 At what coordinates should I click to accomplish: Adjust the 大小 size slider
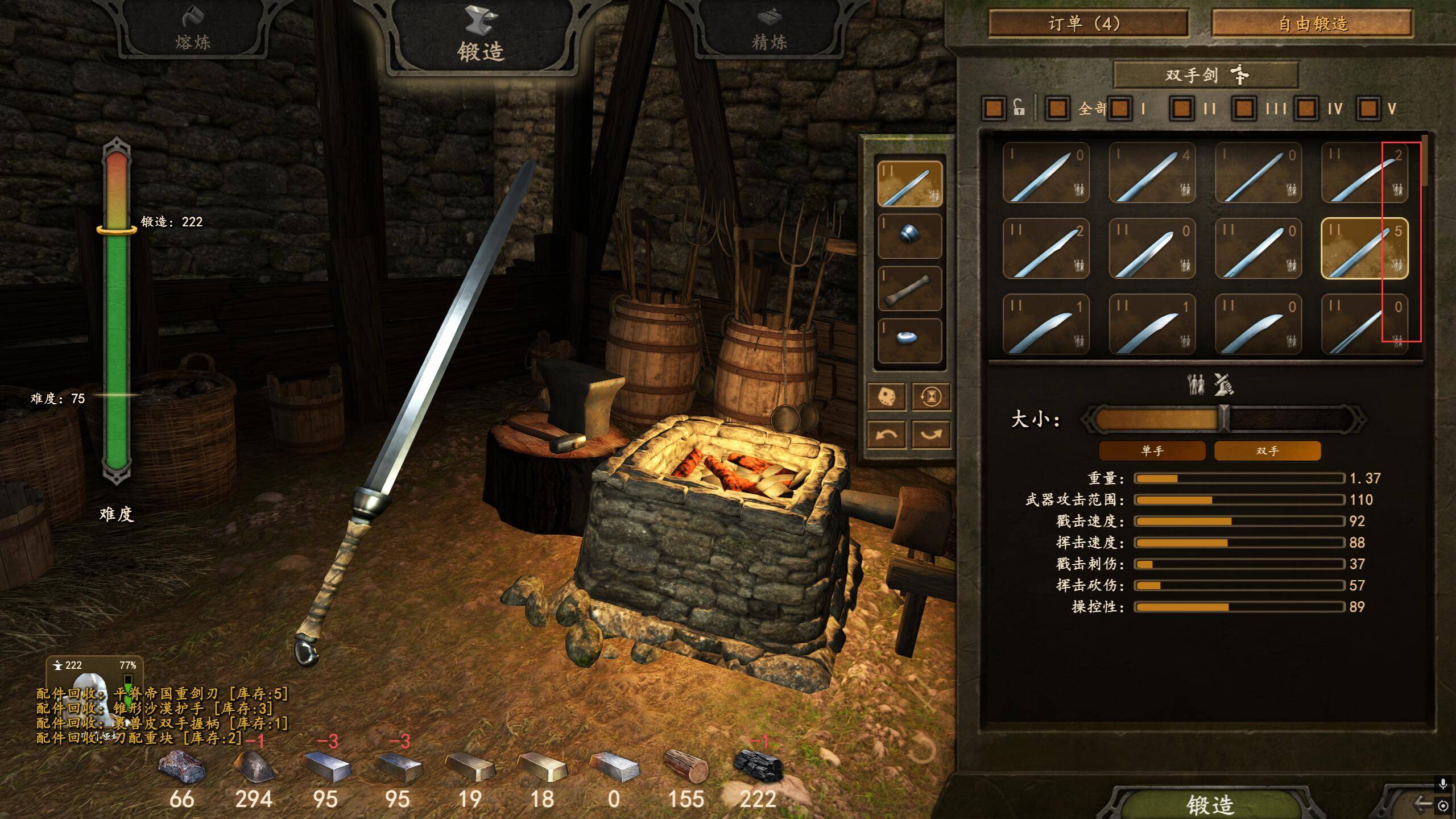tap(1224, 419)
